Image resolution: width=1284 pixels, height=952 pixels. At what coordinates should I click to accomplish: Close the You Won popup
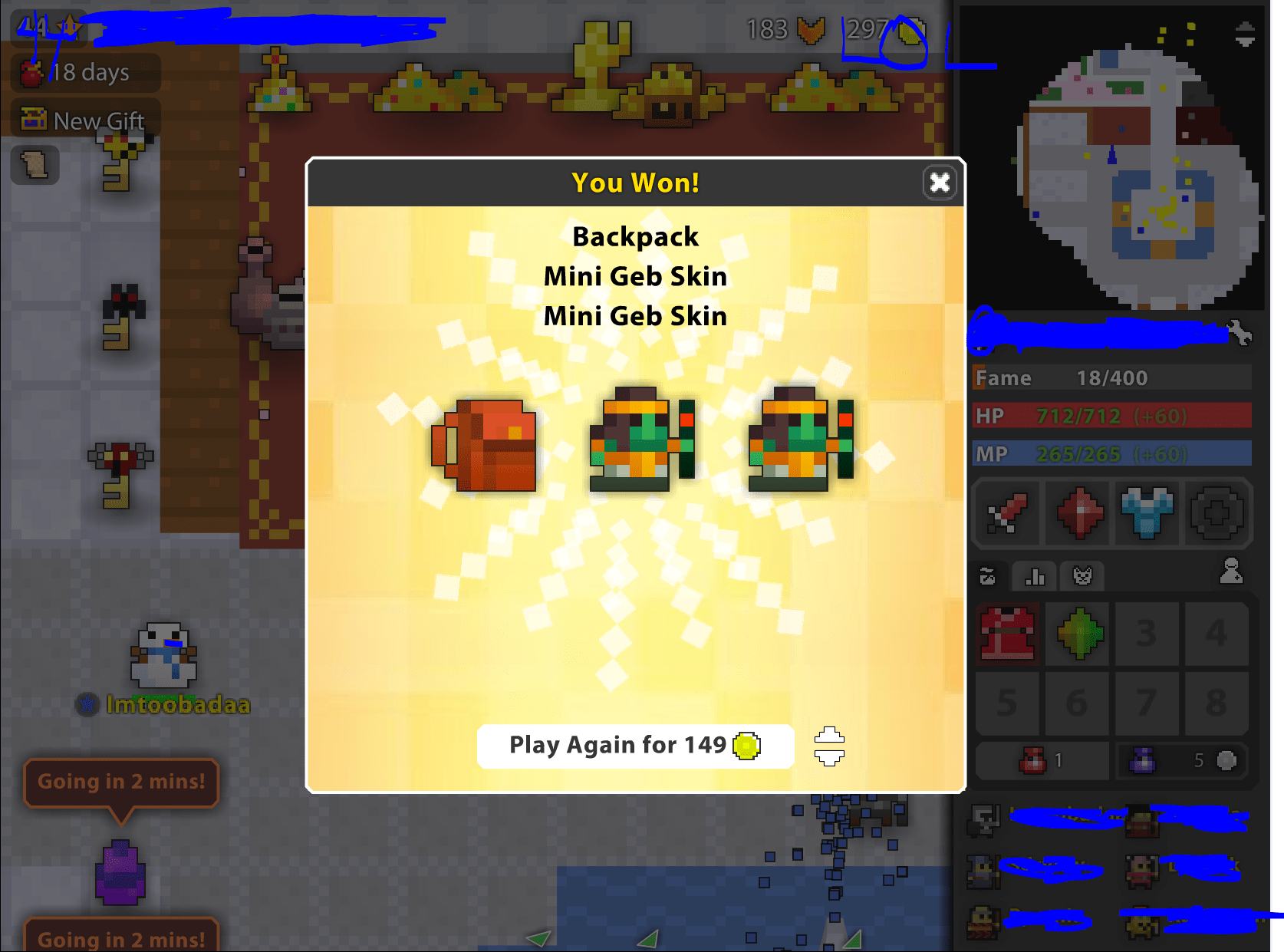940,183
